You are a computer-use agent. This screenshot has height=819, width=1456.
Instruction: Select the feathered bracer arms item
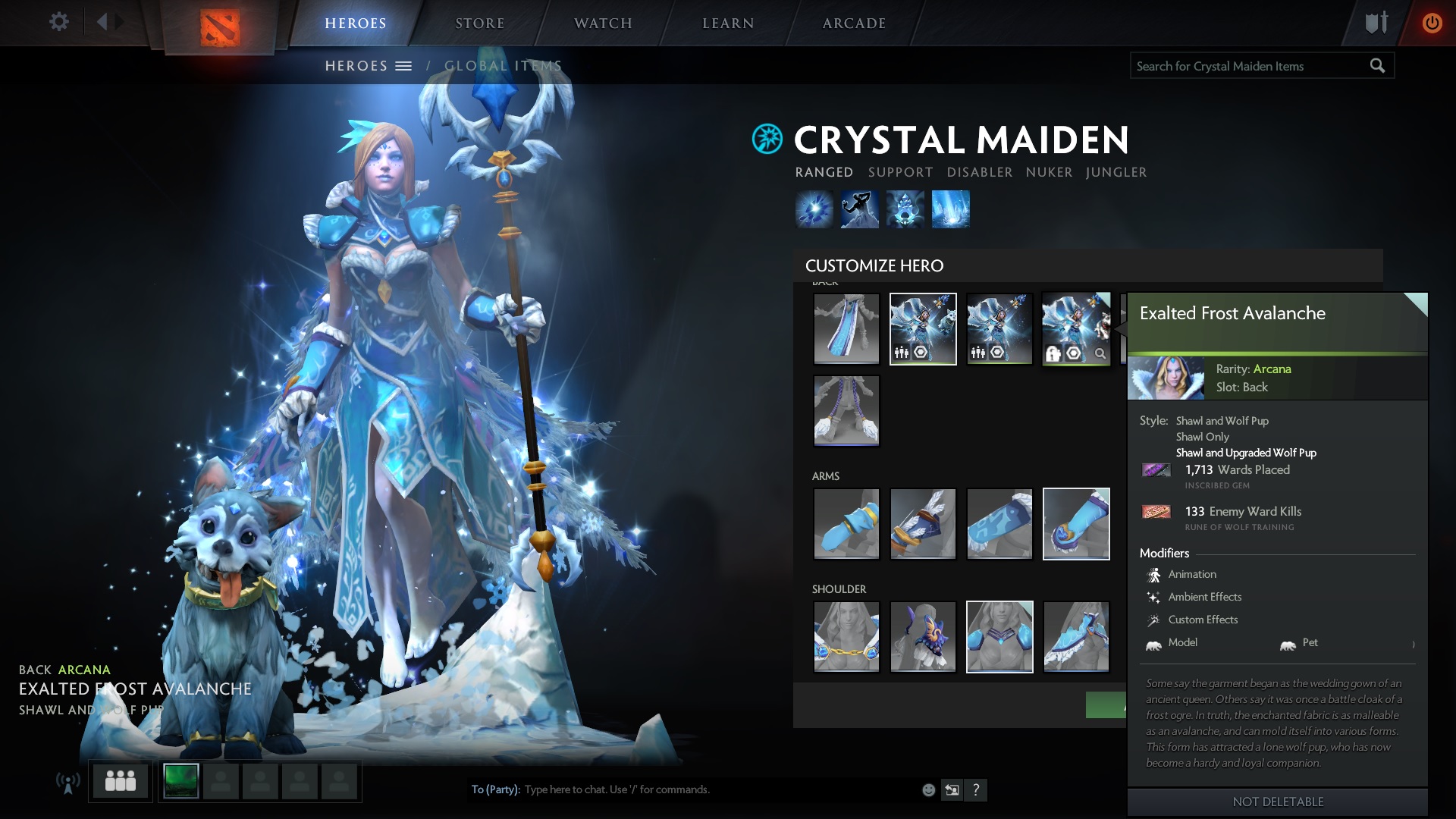923,524
